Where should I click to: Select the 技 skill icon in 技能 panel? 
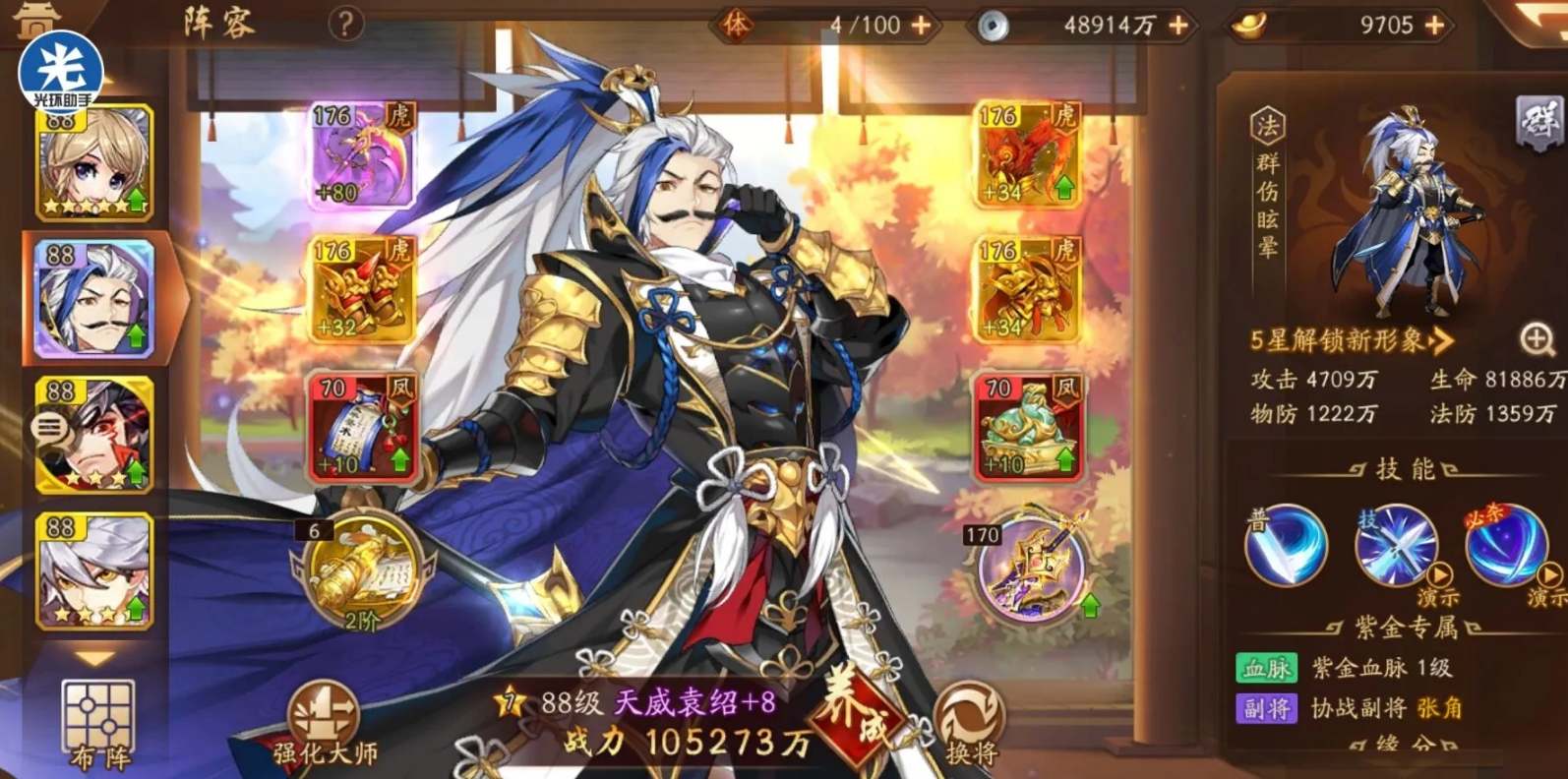(1395, 548)
